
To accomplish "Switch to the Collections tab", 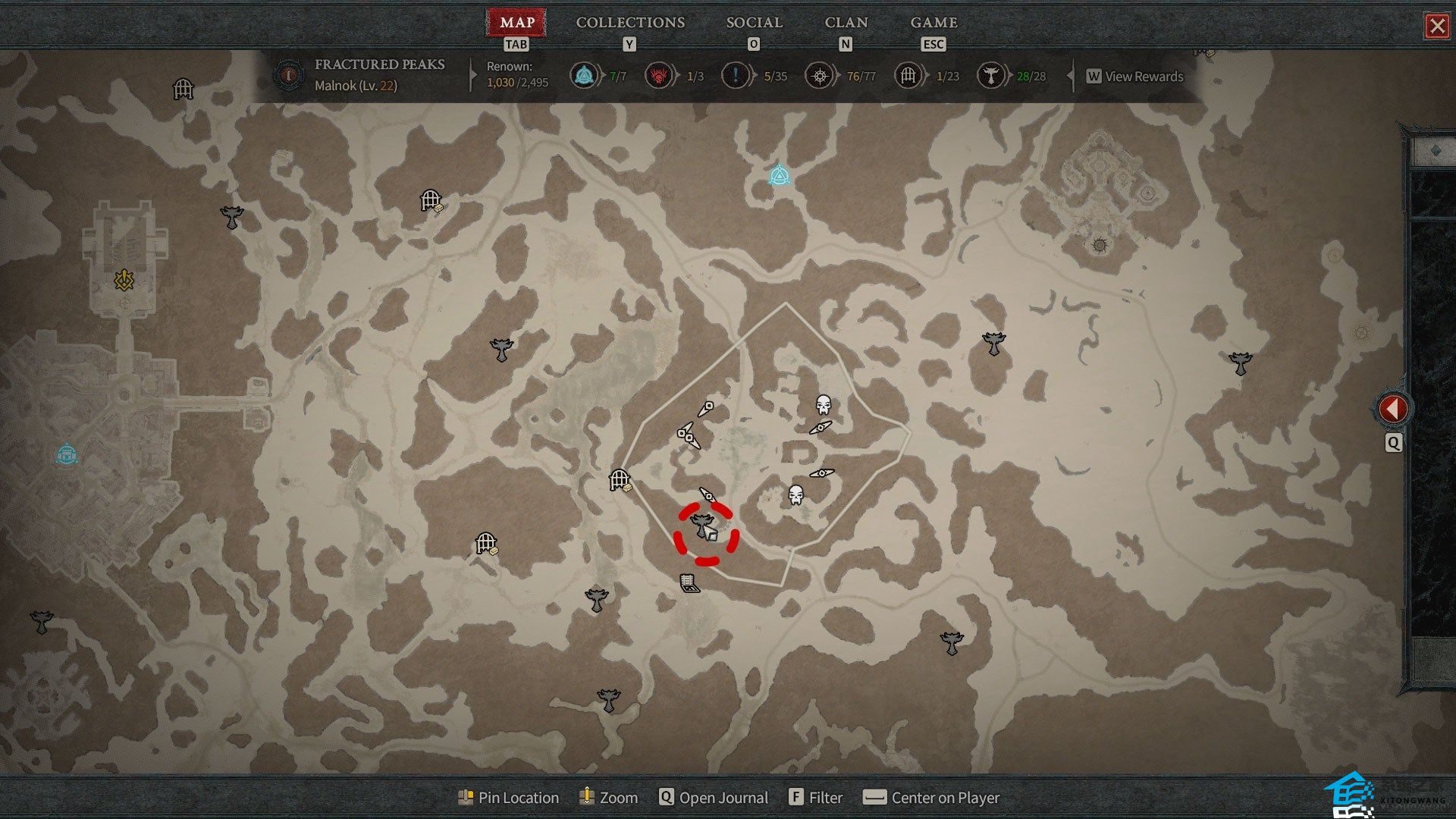I will 629,23.
